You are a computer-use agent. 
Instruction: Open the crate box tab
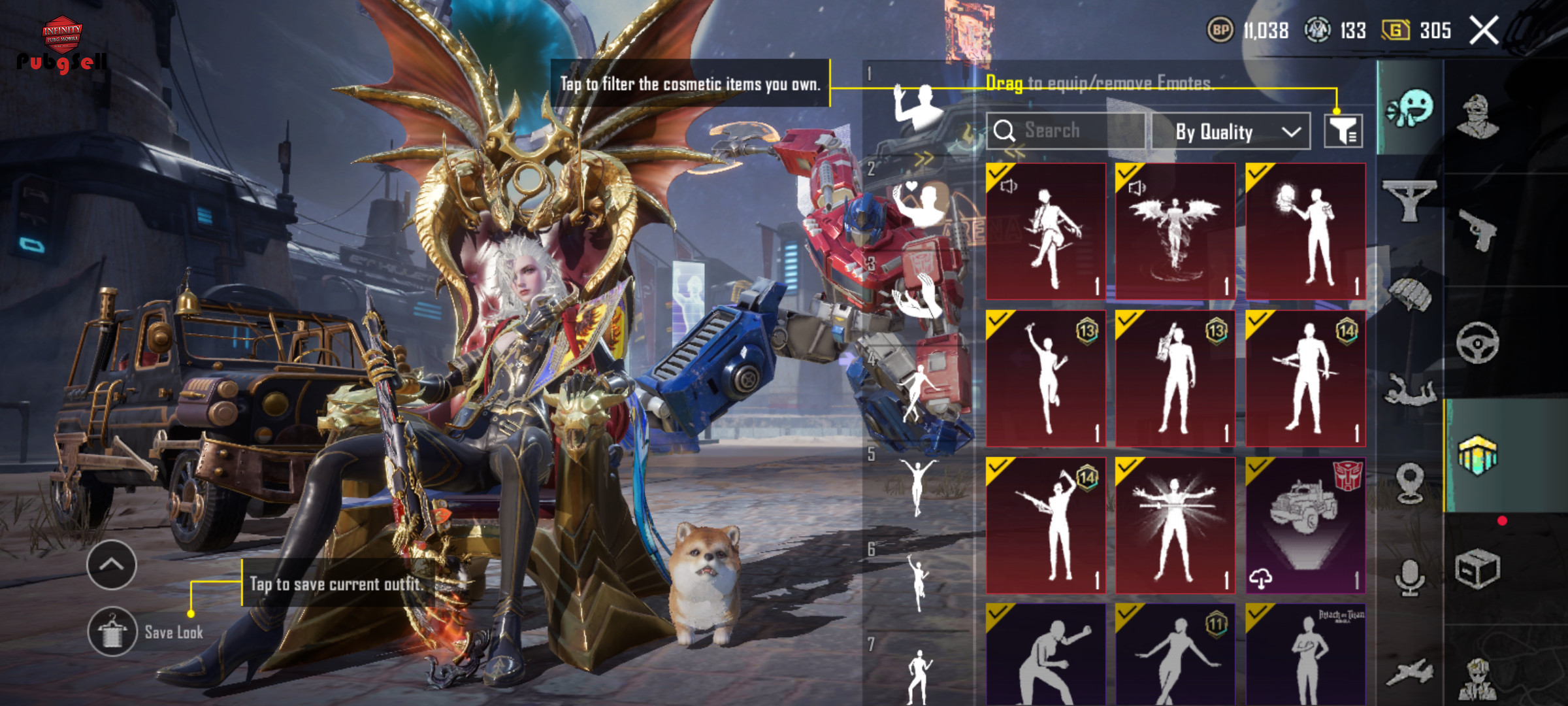pyautogui.click(x=1477, y=569)
